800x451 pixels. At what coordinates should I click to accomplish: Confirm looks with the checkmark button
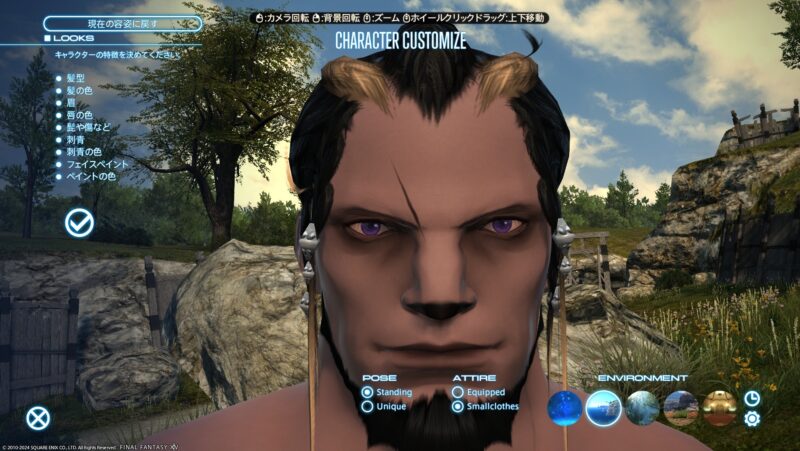pyautogui.click(x=79, y=223)
